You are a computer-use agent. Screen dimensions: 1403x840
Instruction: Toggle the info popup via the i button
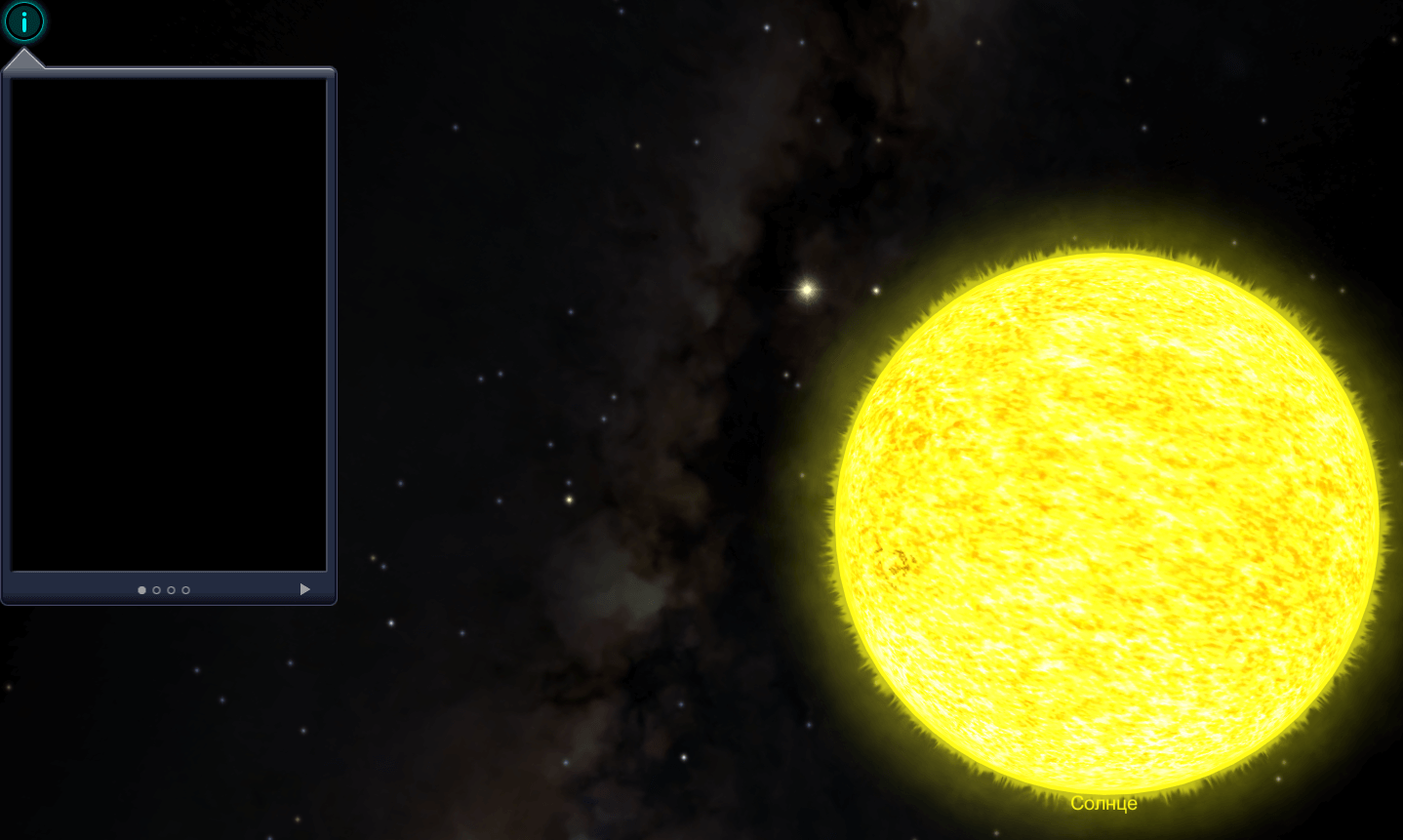point(23,21)
